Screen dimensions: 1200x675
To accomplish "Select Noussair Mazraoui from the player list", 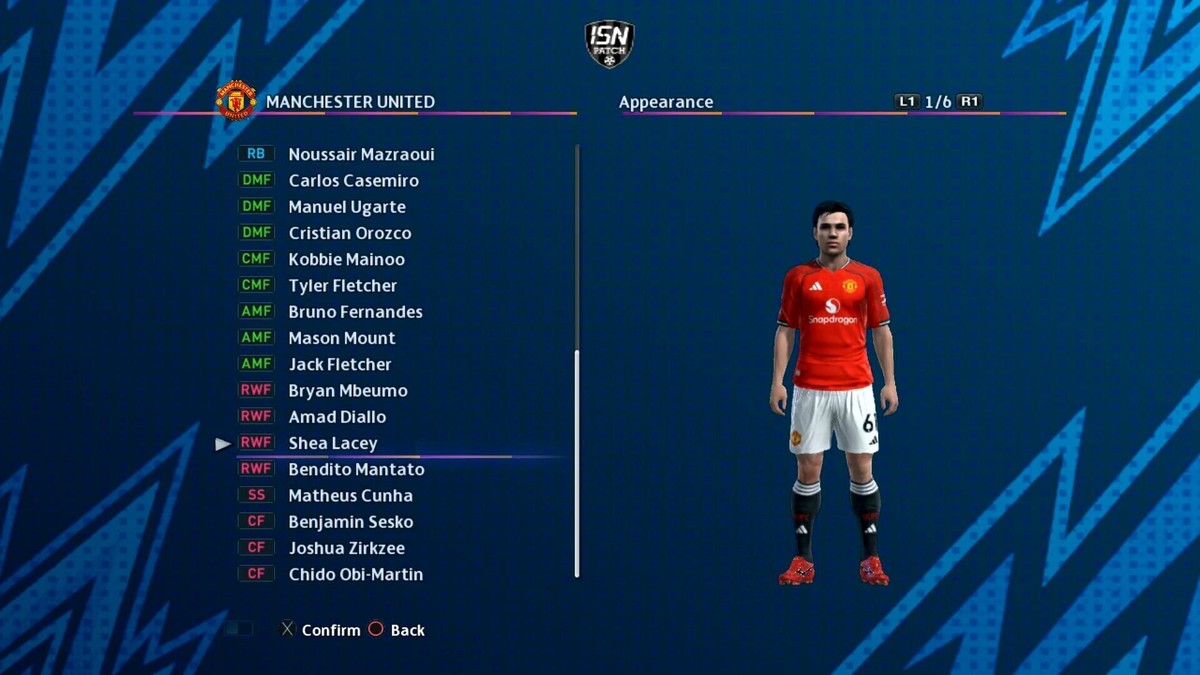I will (x=361, y=155).
